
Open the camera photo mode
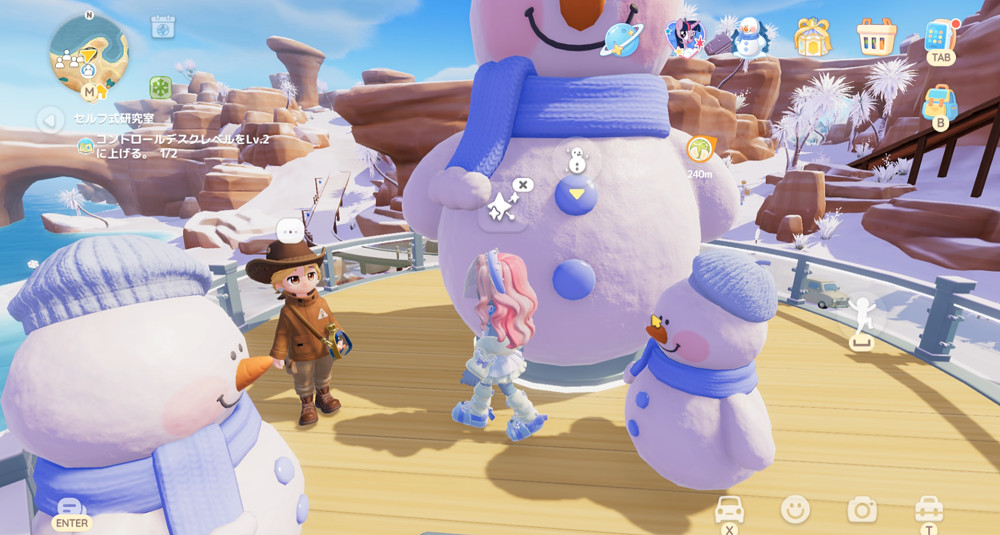(862, 510)
